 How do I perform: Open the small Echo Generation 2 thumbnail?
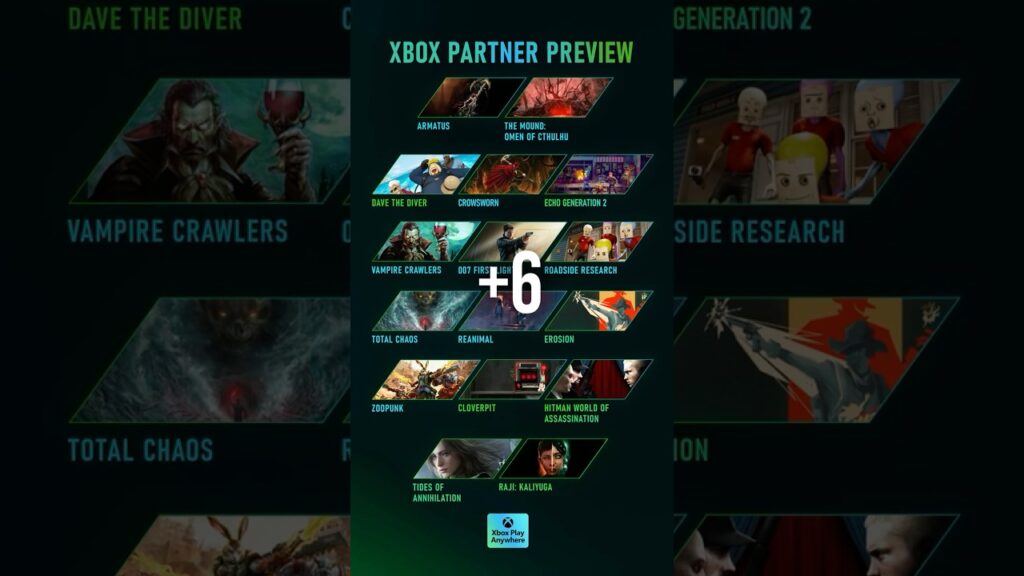tap(598, 174)
